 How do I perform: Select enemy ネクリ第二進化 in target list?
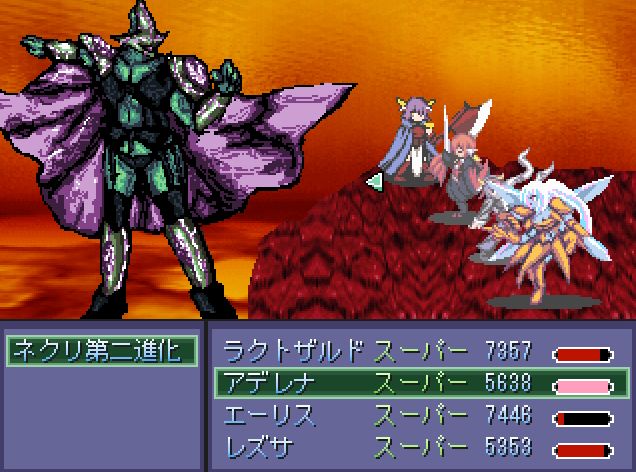click(100, 350)
